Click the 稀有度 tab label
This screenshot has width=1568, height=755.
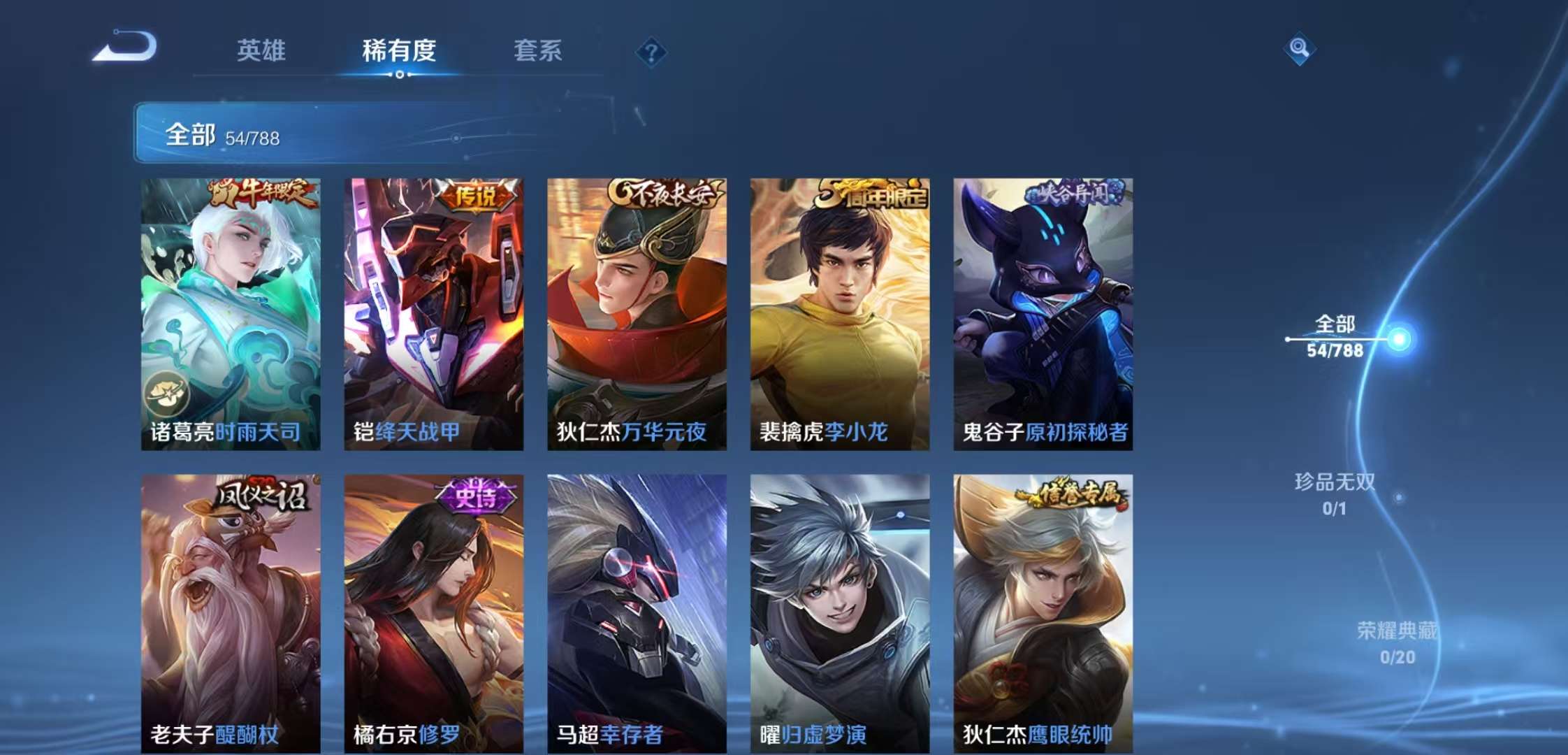pos(398,51)
